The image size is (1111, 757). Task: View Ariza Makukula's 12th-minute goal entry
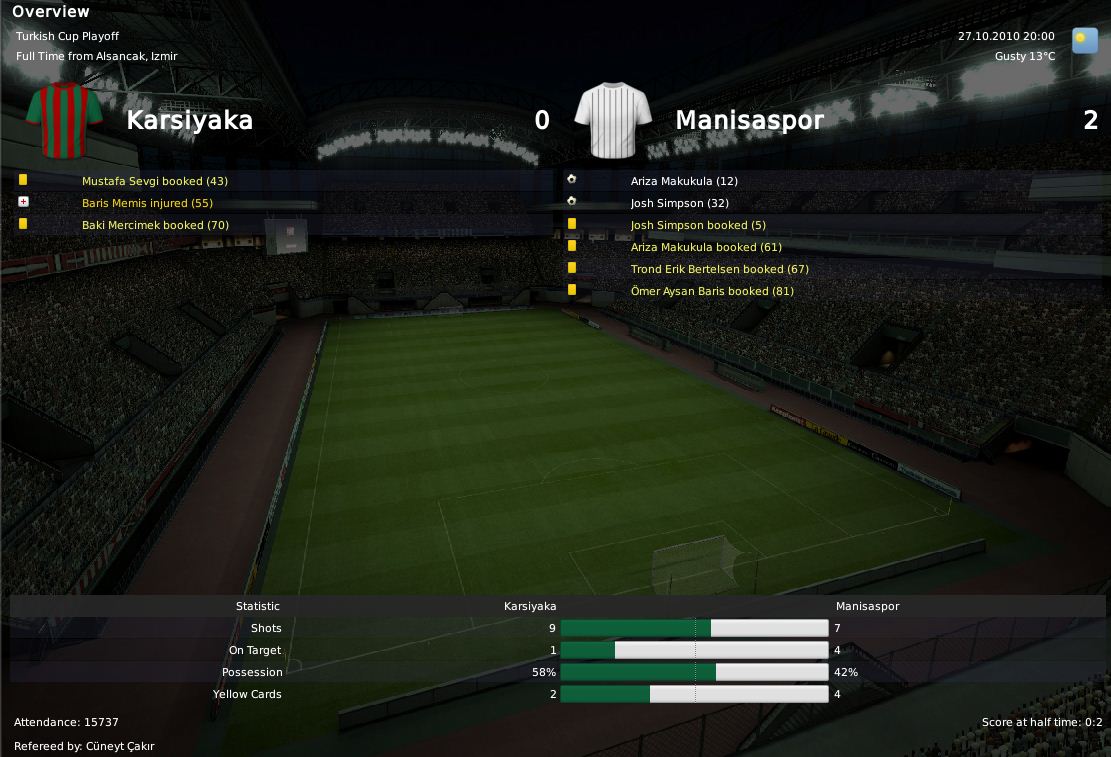(684, 181)
